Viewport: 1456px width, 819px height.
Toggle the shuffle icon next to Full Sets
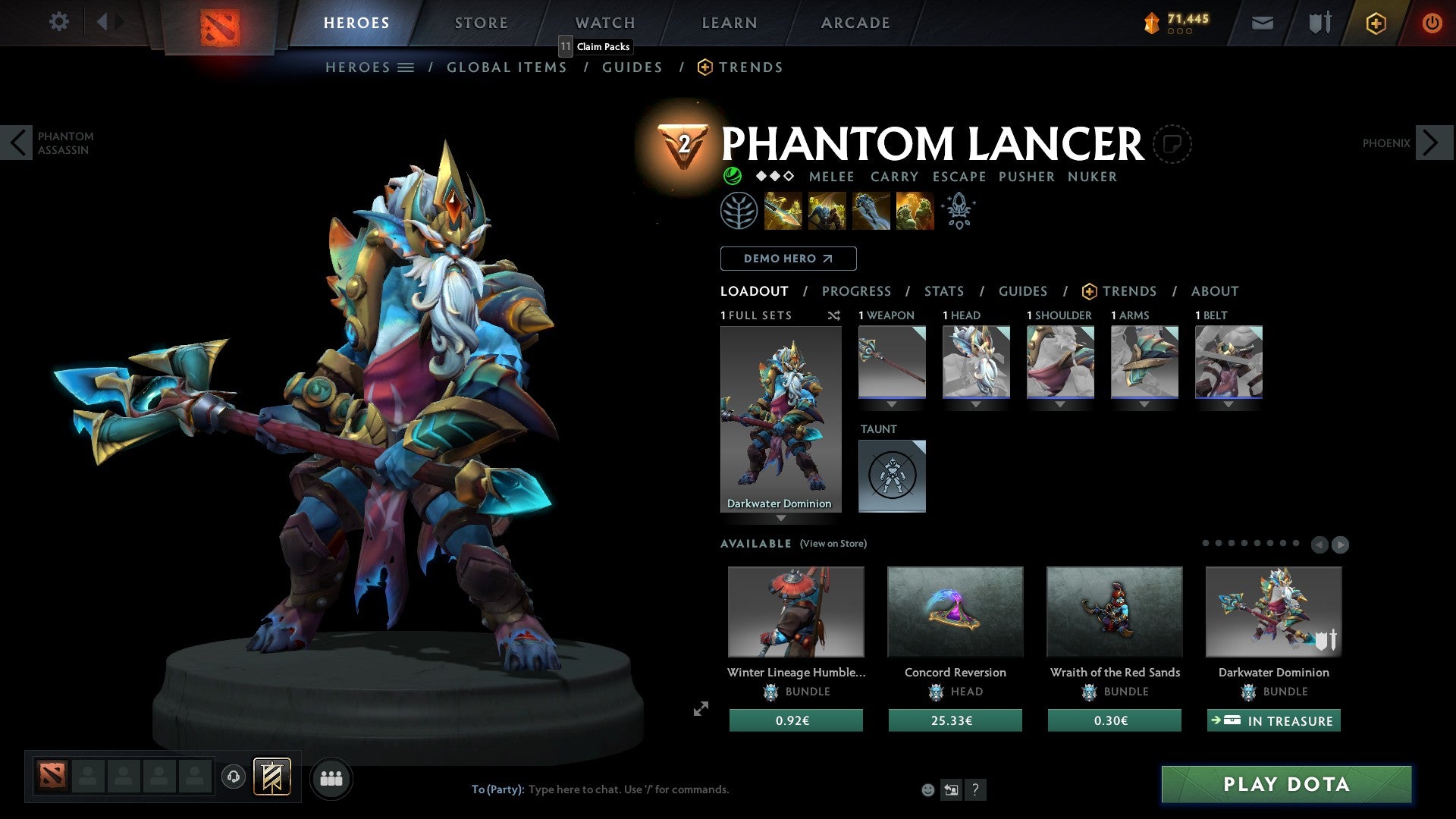tap(833, 315)
